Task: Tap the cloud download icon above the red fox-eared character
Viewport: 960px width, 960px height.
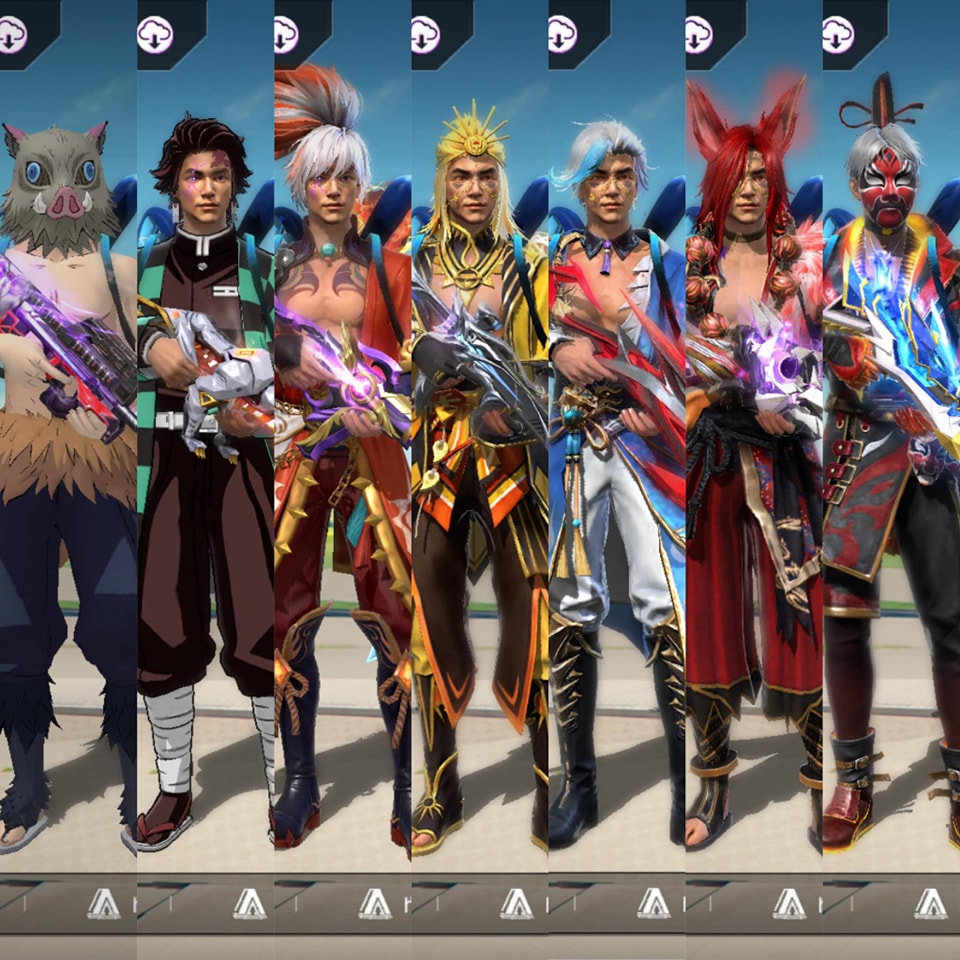Action: (699, 35)
